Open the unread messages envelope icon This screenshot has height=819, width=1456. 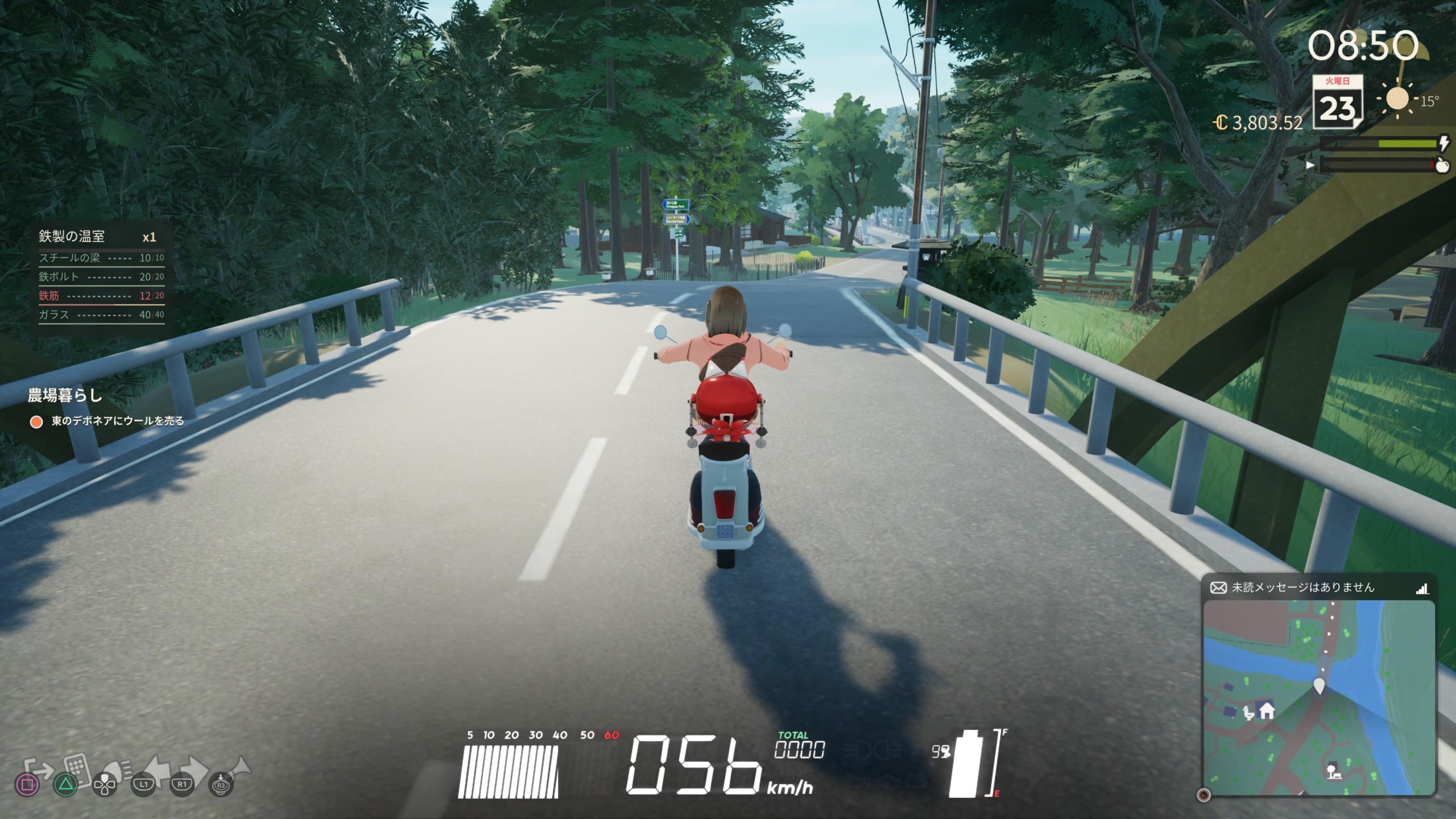click(1218, 588)
